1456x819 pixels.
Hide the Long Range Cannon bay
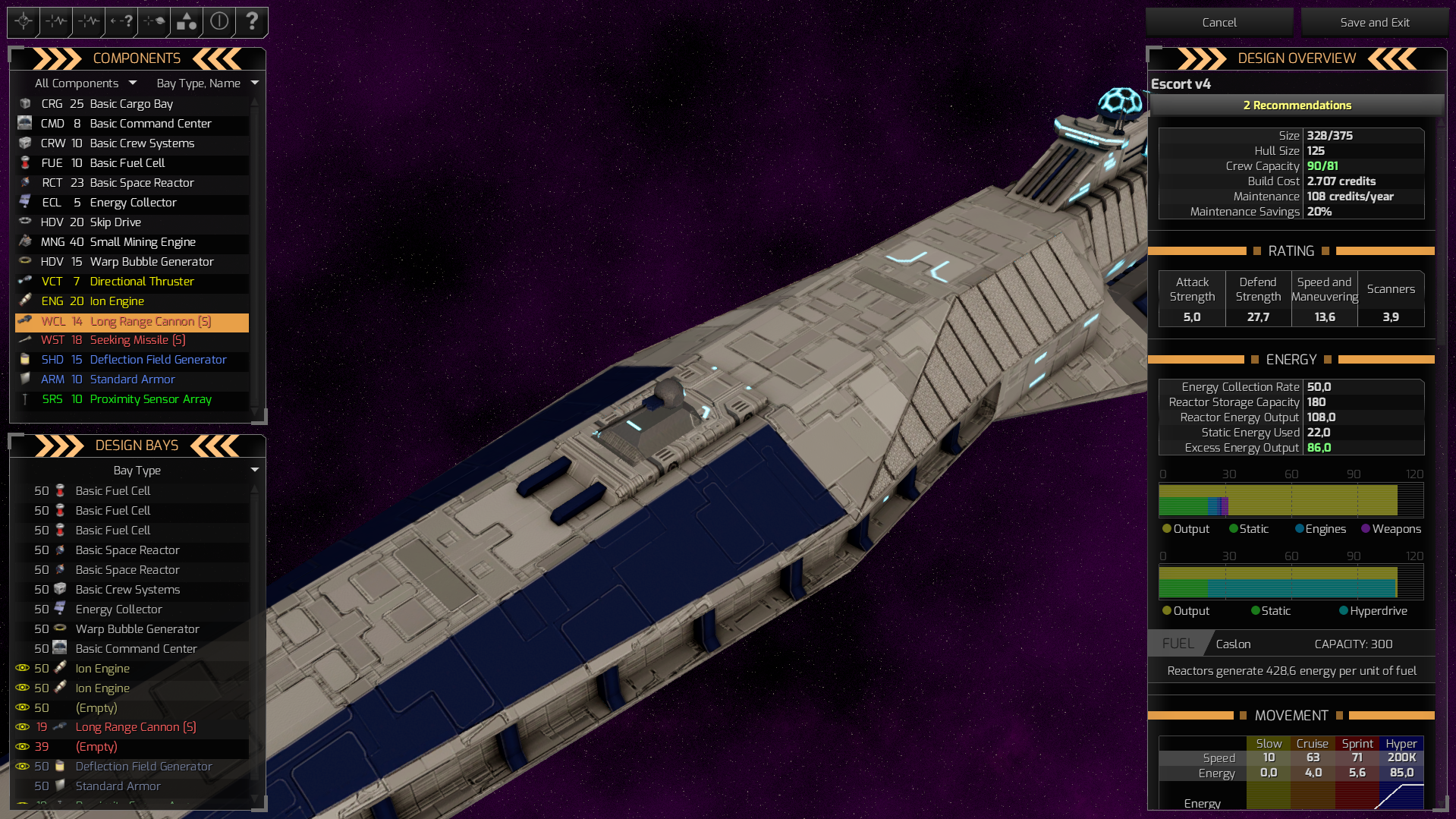tap(22, 727)
